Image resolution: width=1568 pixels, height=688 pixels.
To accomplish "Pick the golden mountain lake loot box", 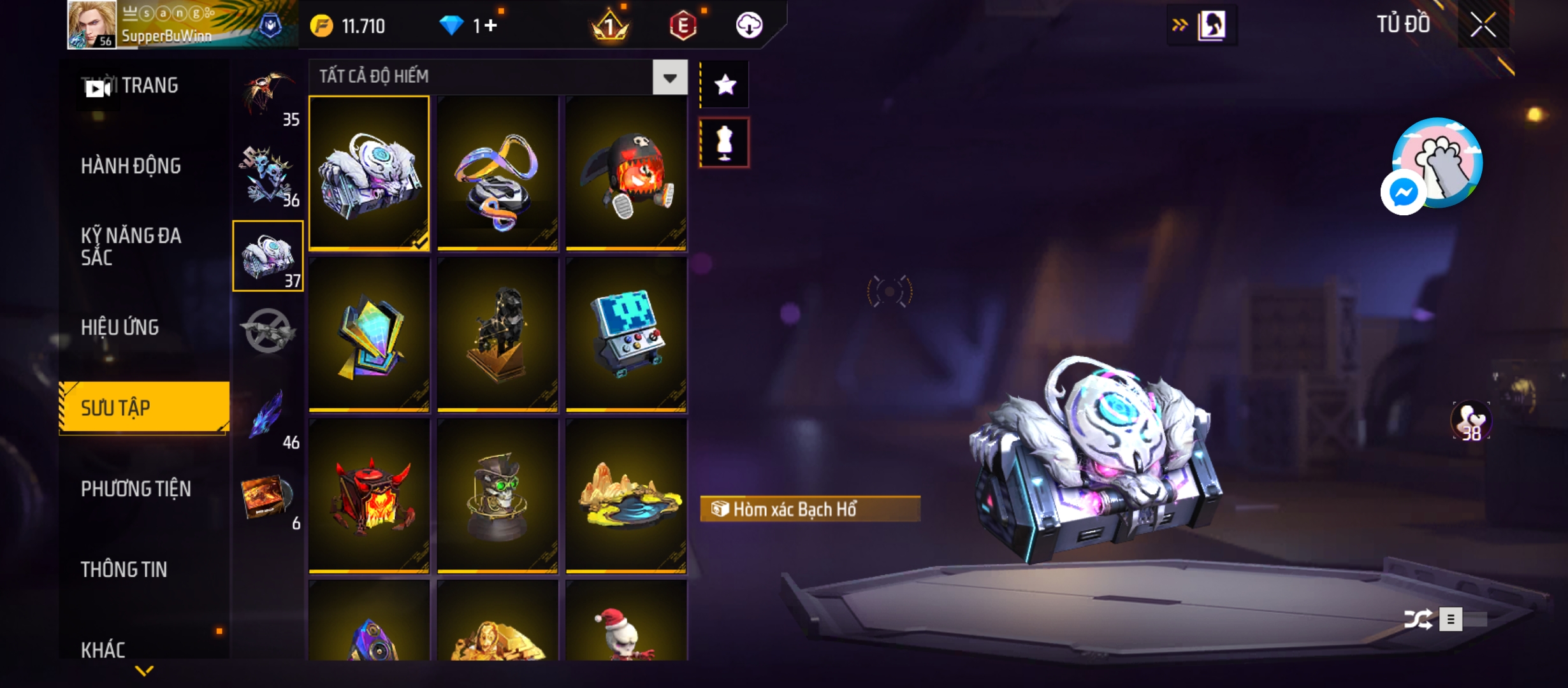I will tap(626, 496).
